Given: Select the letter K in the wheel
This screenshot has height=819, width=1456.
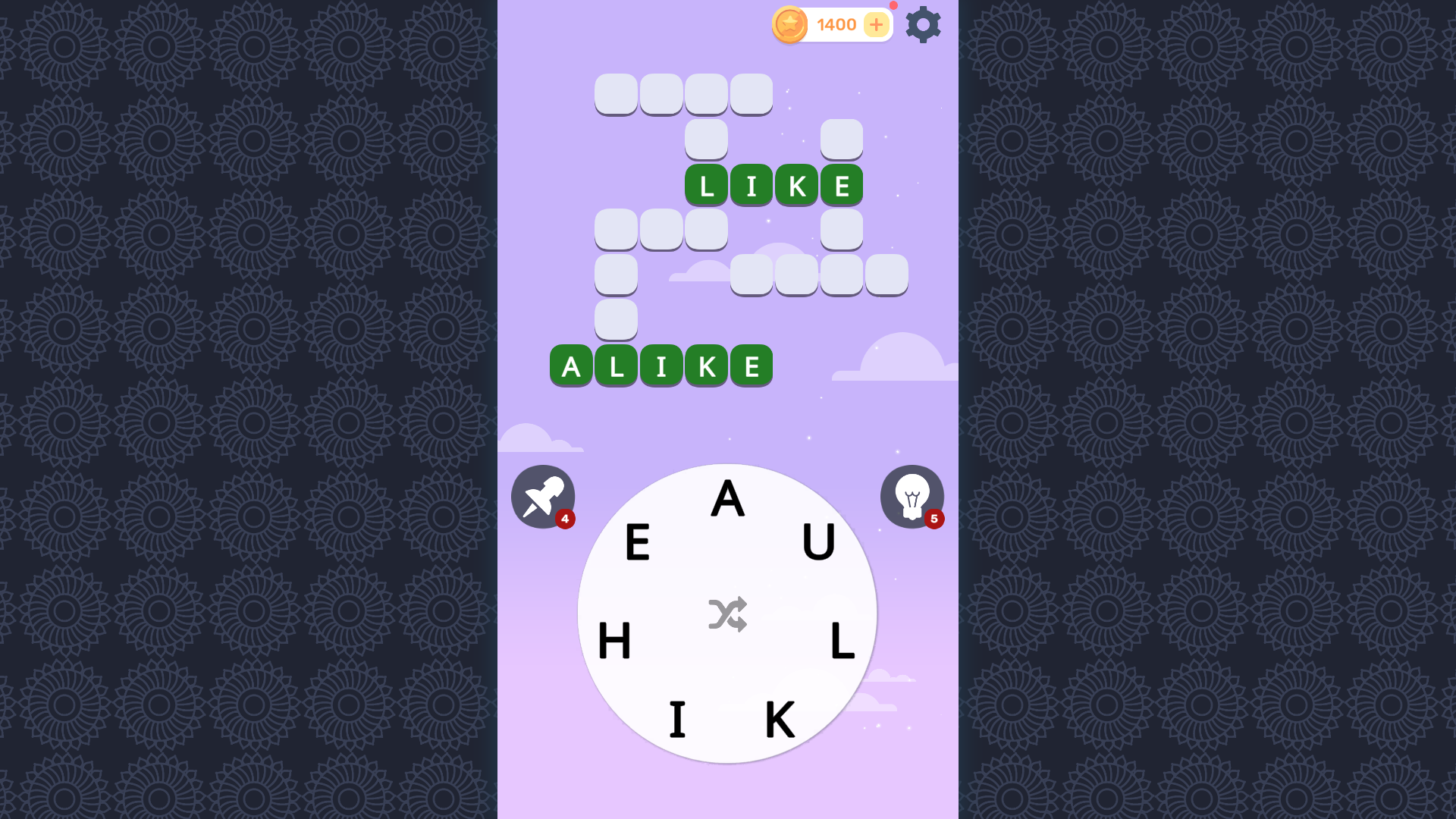Looking at the screenshot, I should coord(780,717).
